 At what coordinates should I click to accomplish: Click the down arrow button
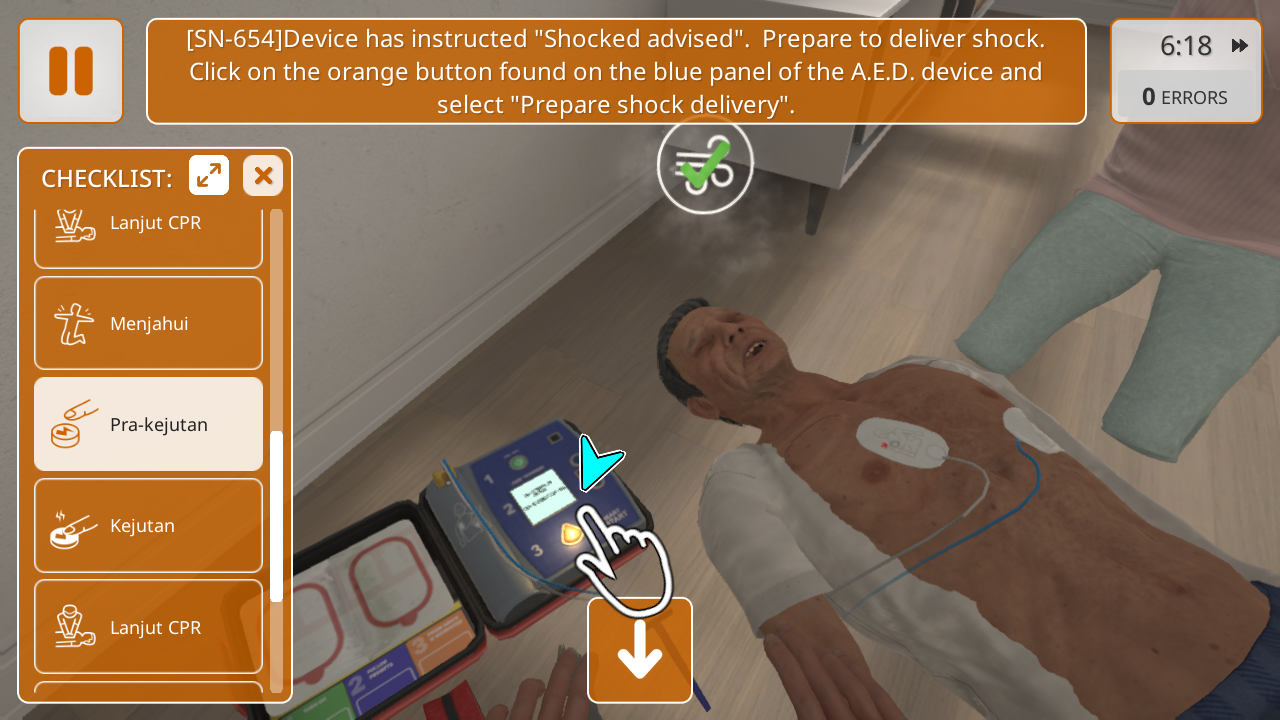click(640, 650)
